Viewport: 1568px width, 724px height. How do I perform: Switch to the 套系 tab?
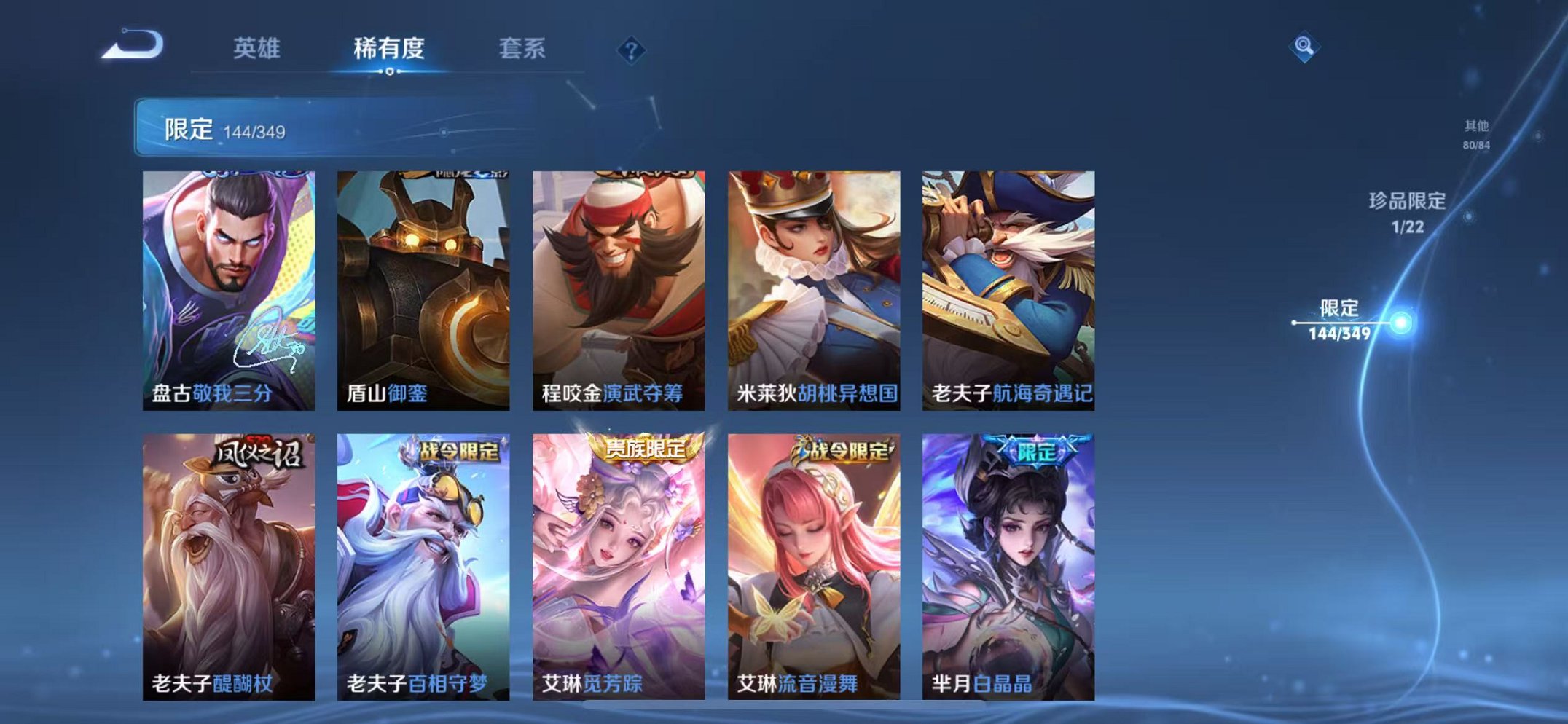click(522, 45)
